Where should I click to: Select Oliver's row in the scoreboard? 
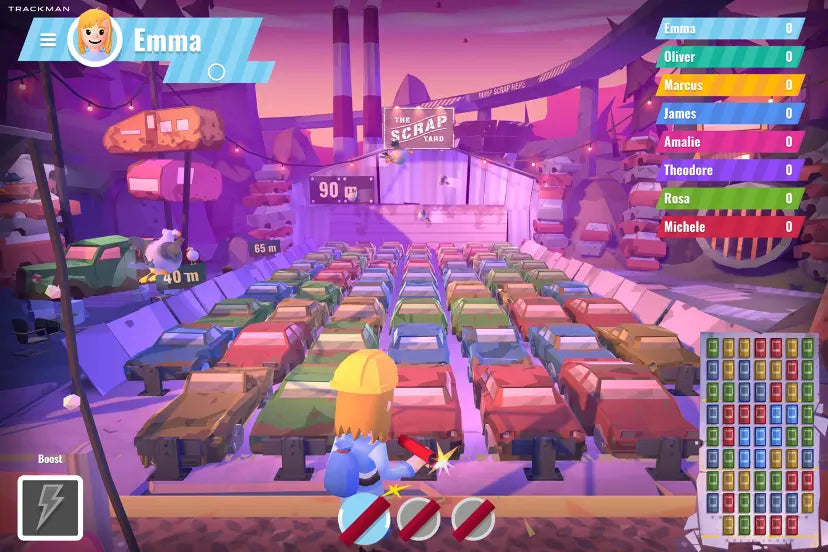coord(729,57)
